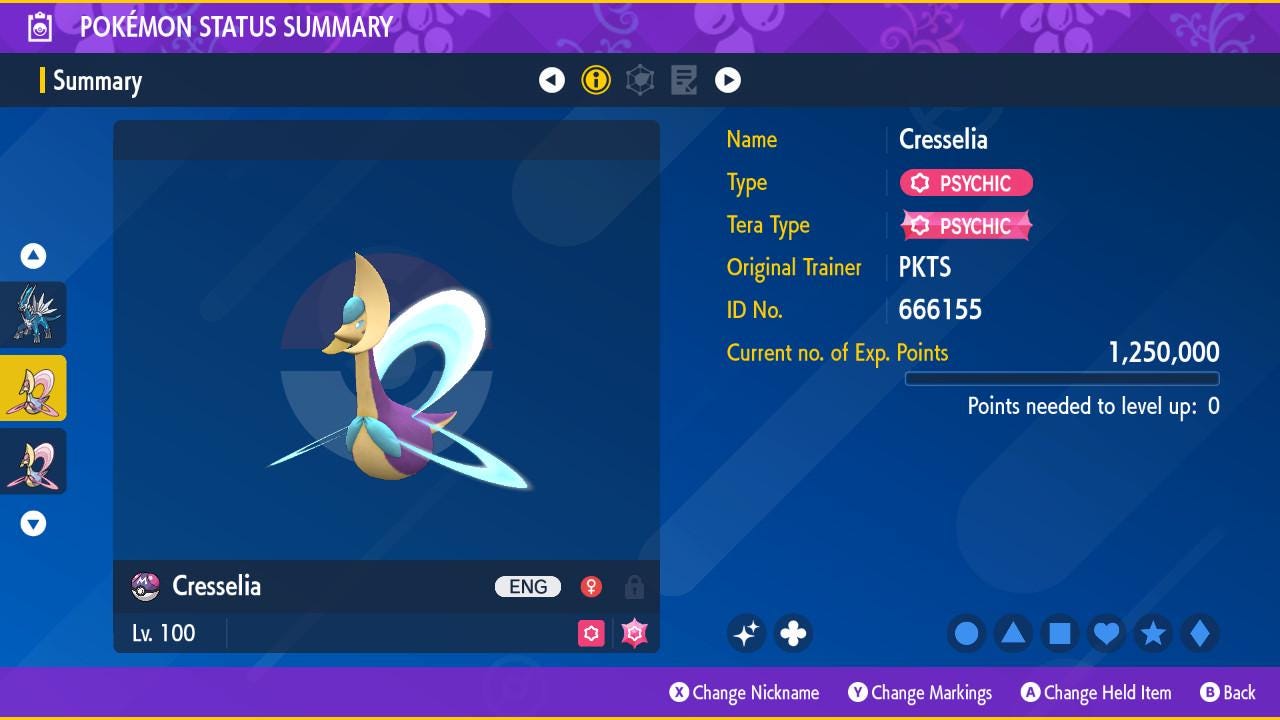The width and height of the screenshot is (1280, 720).
Task: Click the shiny sparkle icon
Action: click(746, 633)
